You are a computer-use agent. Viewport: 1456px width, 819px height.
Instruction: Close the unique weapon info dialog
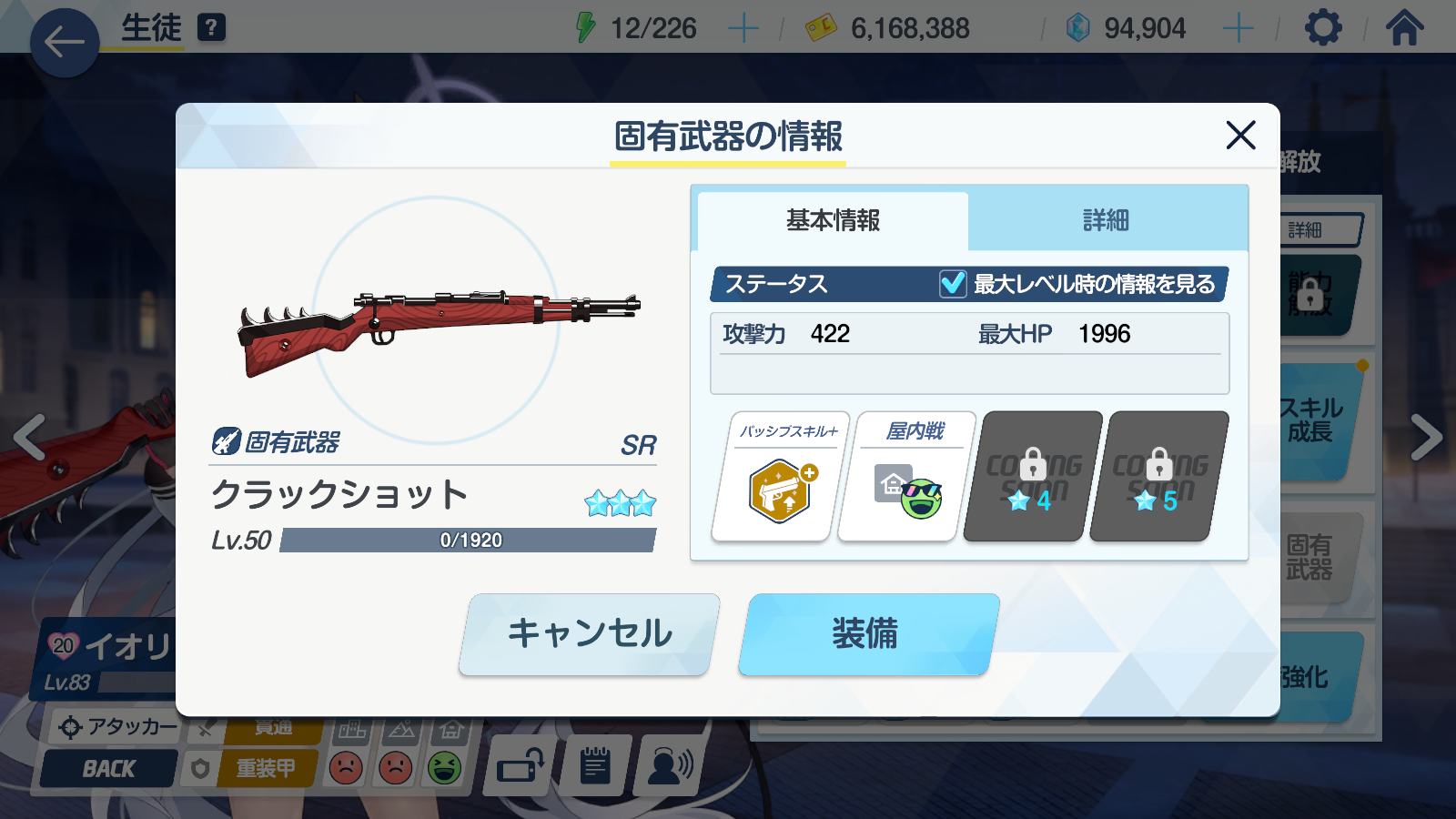tap(1240, 136)
